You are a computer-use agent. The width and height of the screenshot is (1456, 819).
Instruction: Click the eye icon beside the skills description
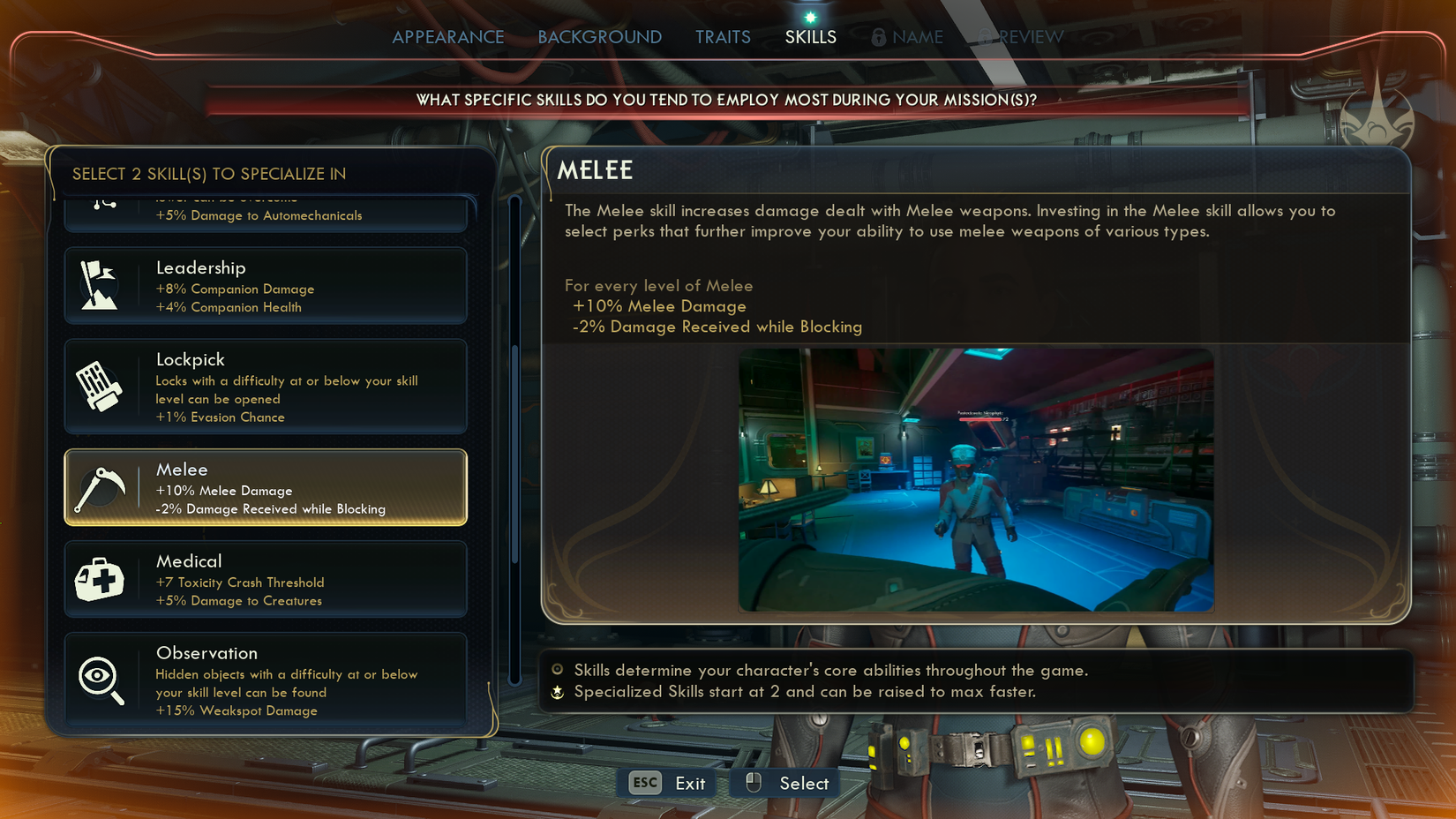coord(557,671)
